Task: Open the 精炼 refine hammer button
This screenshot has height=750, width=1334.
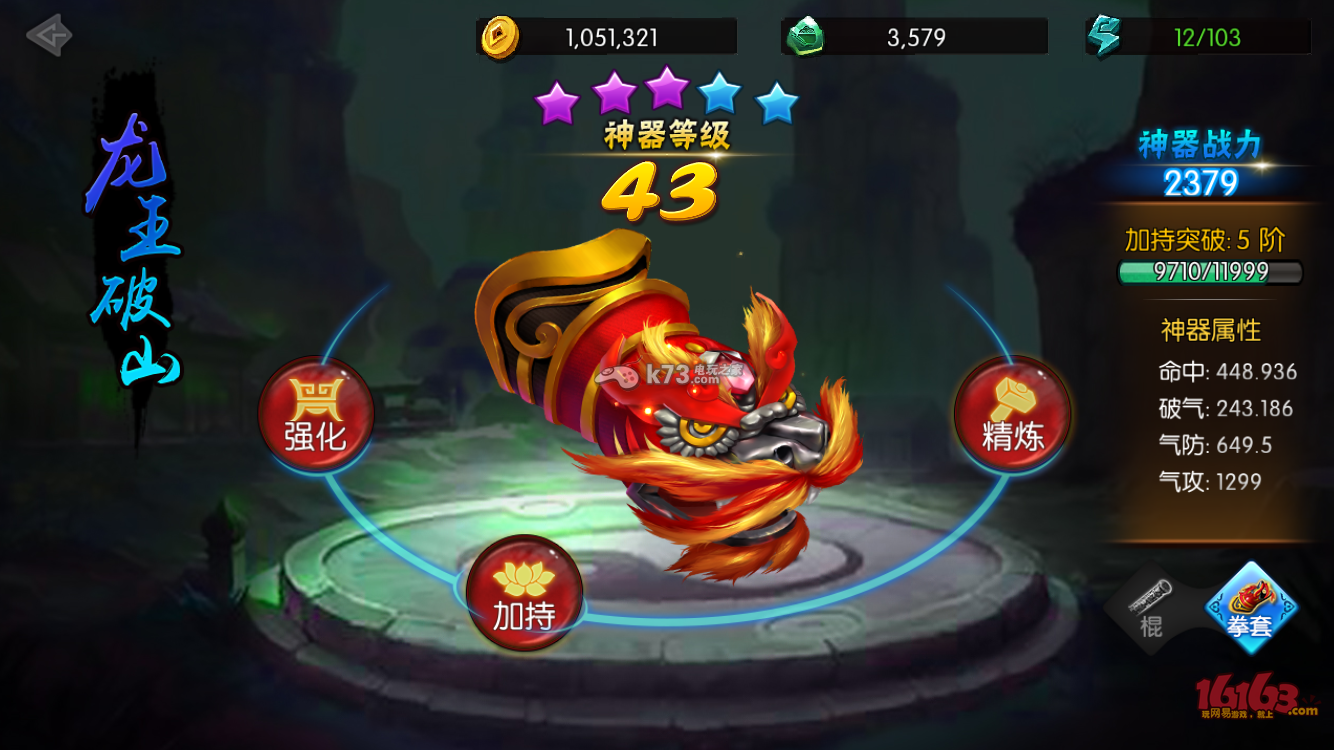Action: point(1012,414)
